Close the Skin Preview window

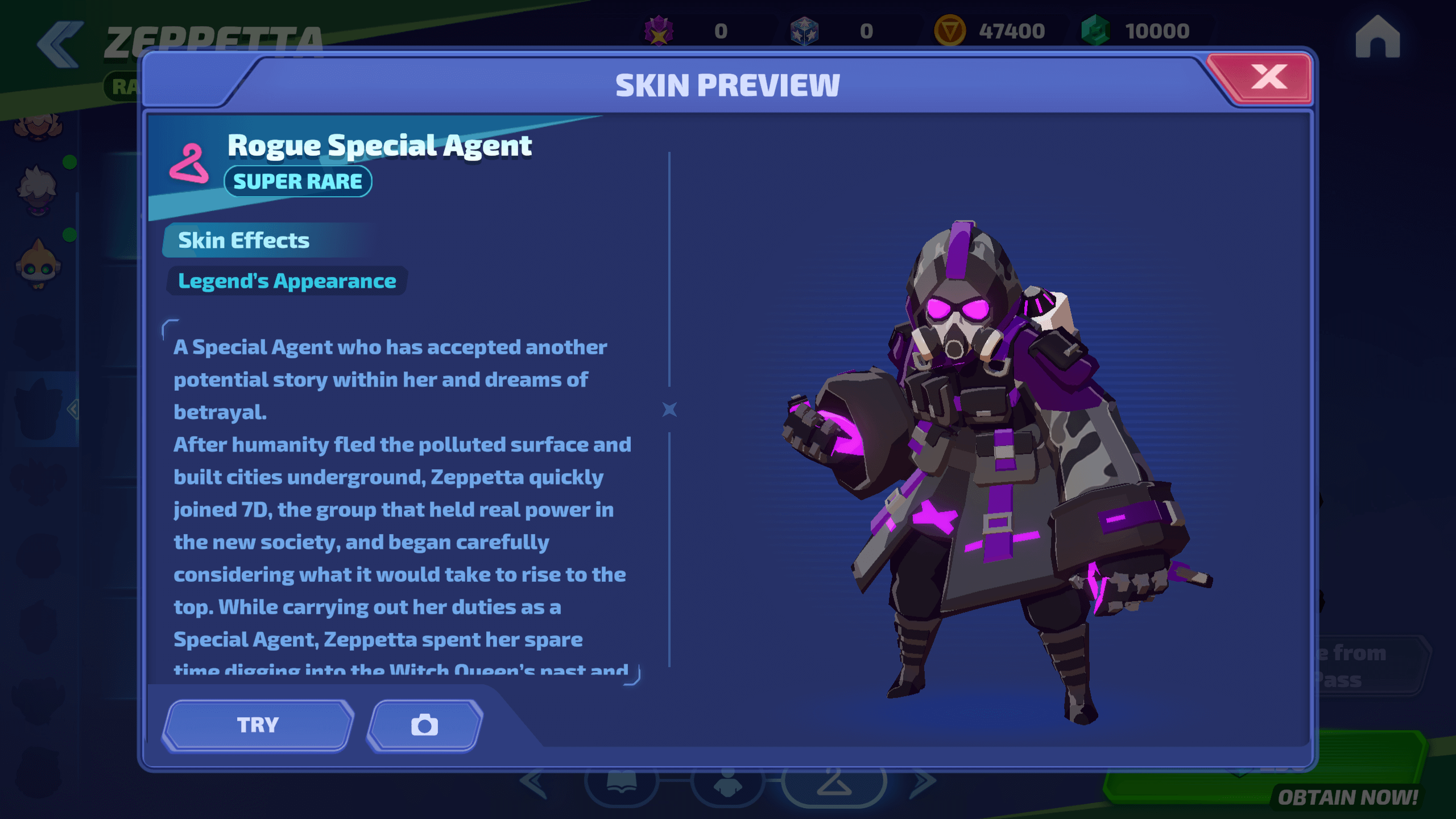click(x=1268, y=78)
